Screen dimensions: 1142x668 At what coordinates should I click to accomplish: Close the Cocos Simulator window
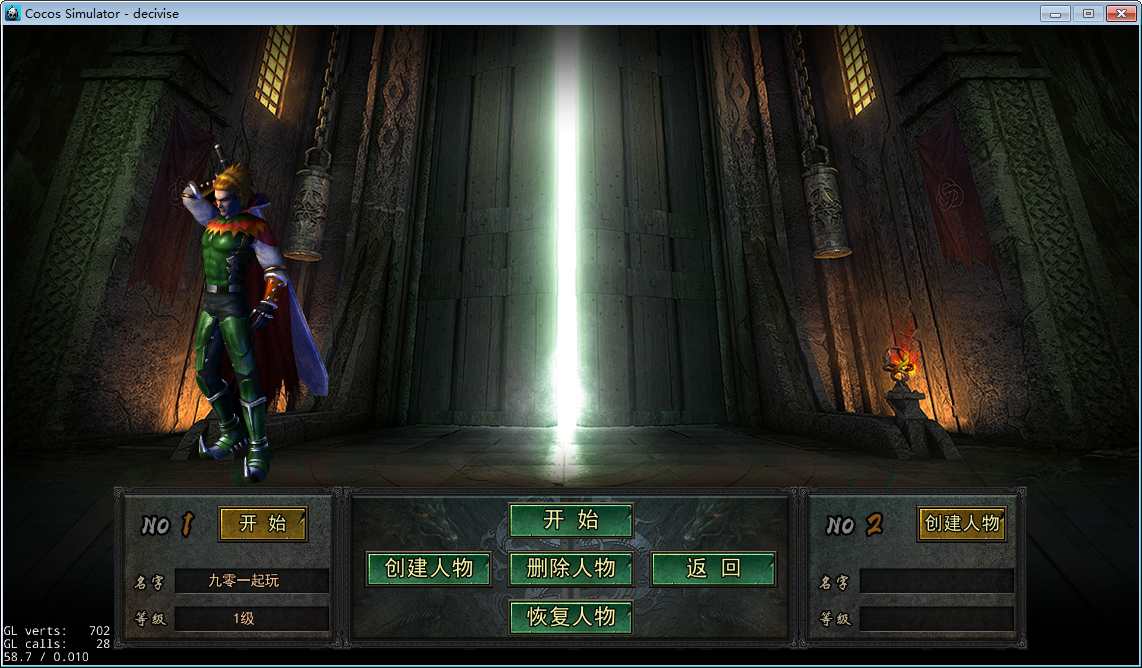coord(1121,13)
